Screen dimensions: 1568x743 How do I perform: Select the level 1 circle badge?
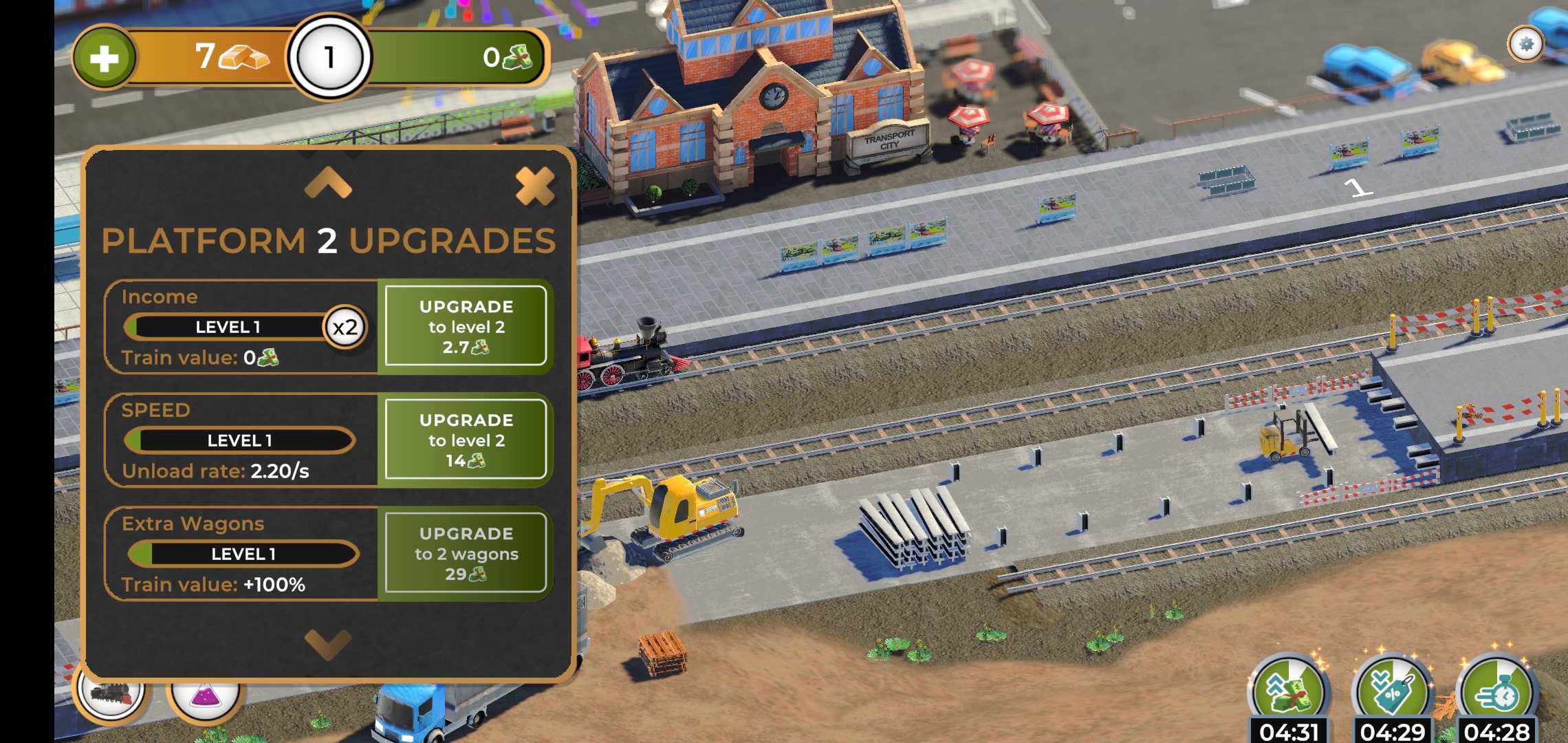pos(329,58)
